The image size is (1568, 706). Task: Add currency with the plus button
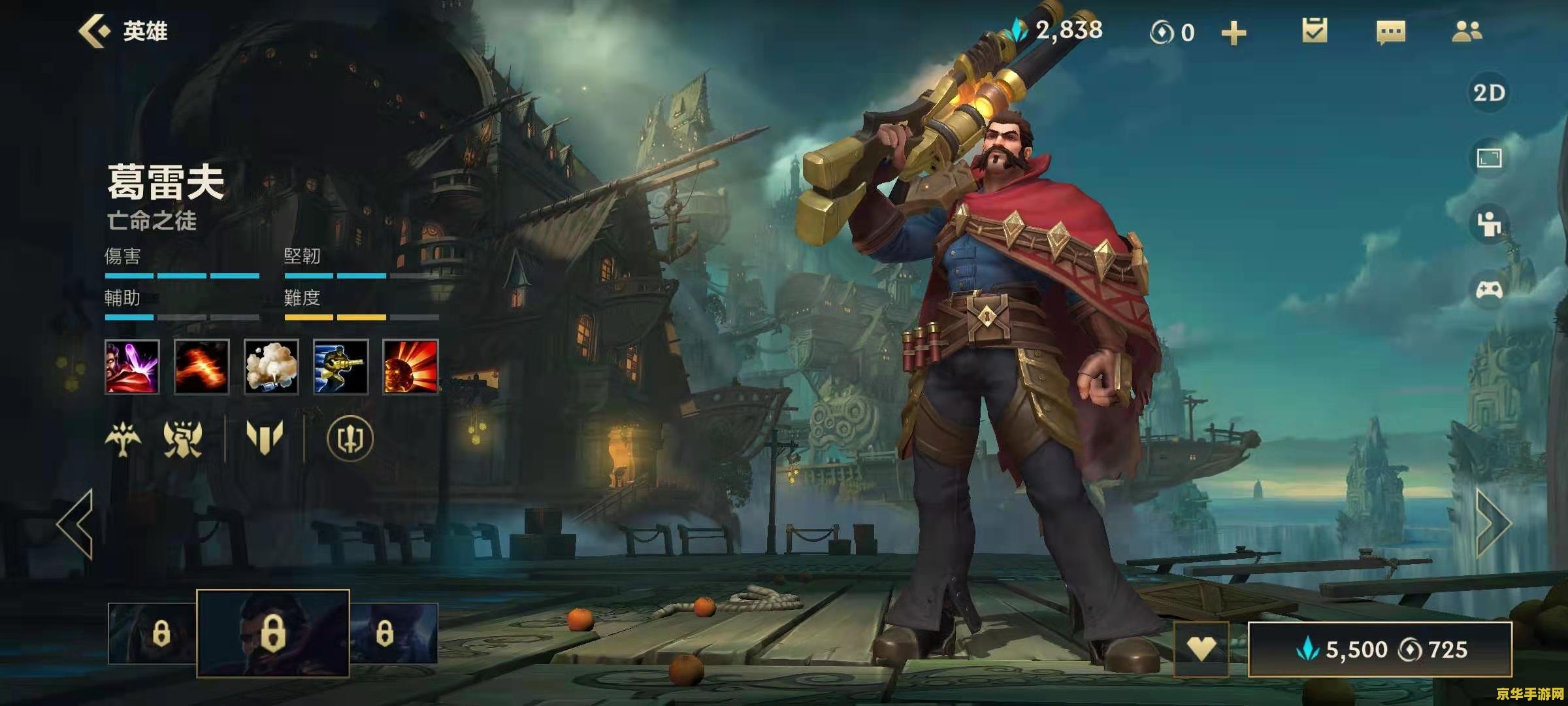(x=1233, y=33)
